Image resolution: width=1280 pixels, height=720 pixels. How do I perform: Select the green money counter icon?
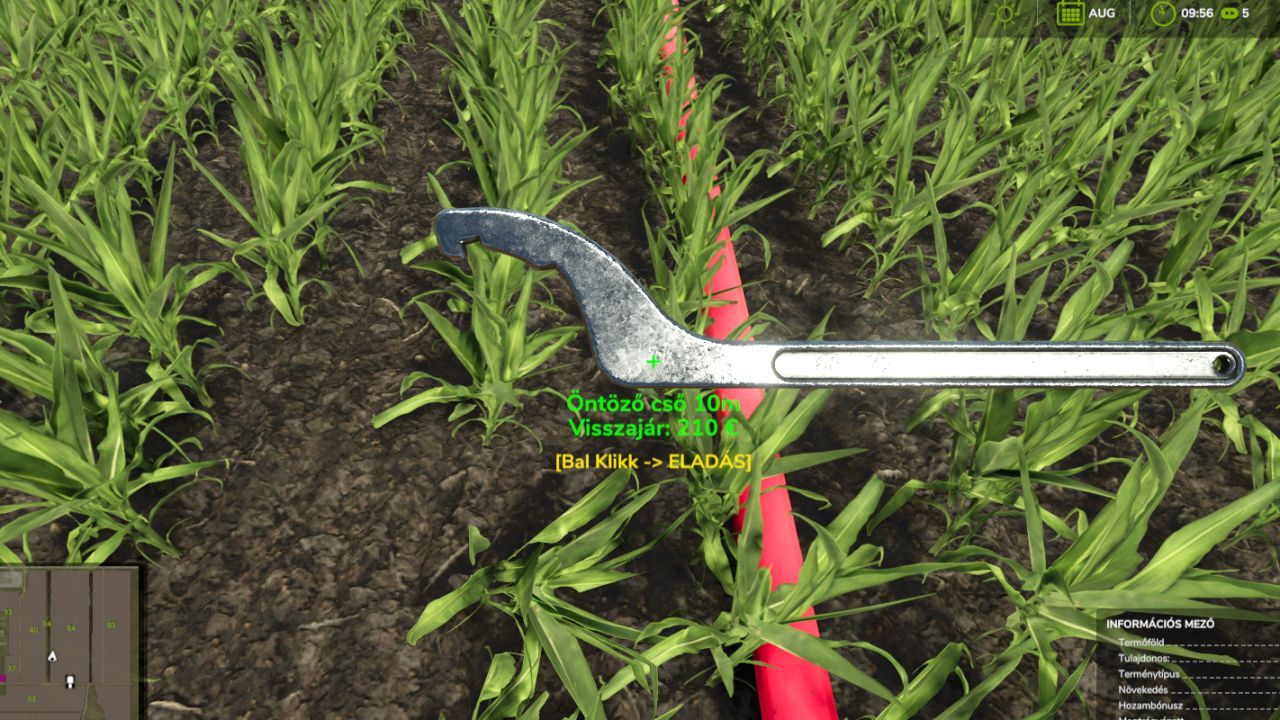(x=1230, y=14)
